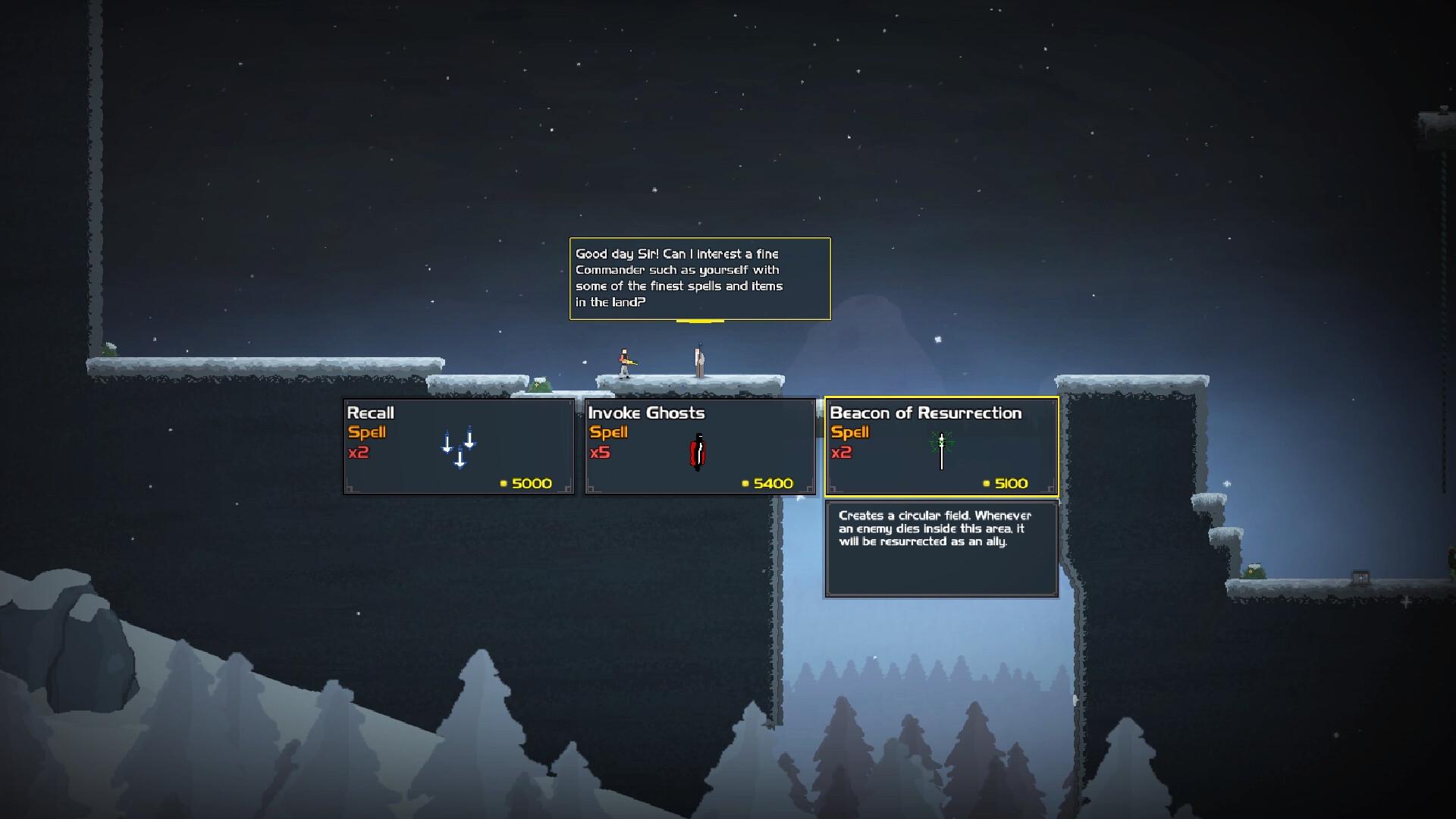
Task: Click the 5000 price of Recall
Action: click(x=531, y=483)
